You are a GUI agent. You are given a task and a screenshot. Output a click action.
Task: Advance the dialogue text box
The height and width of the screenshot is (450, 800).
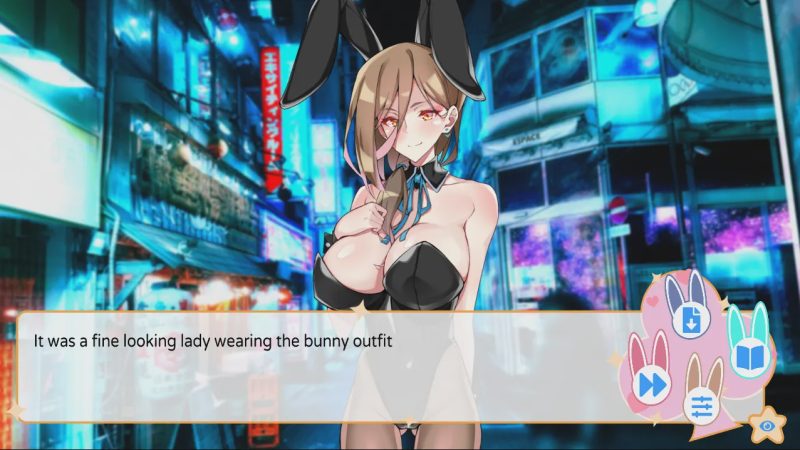click(320, 368)
